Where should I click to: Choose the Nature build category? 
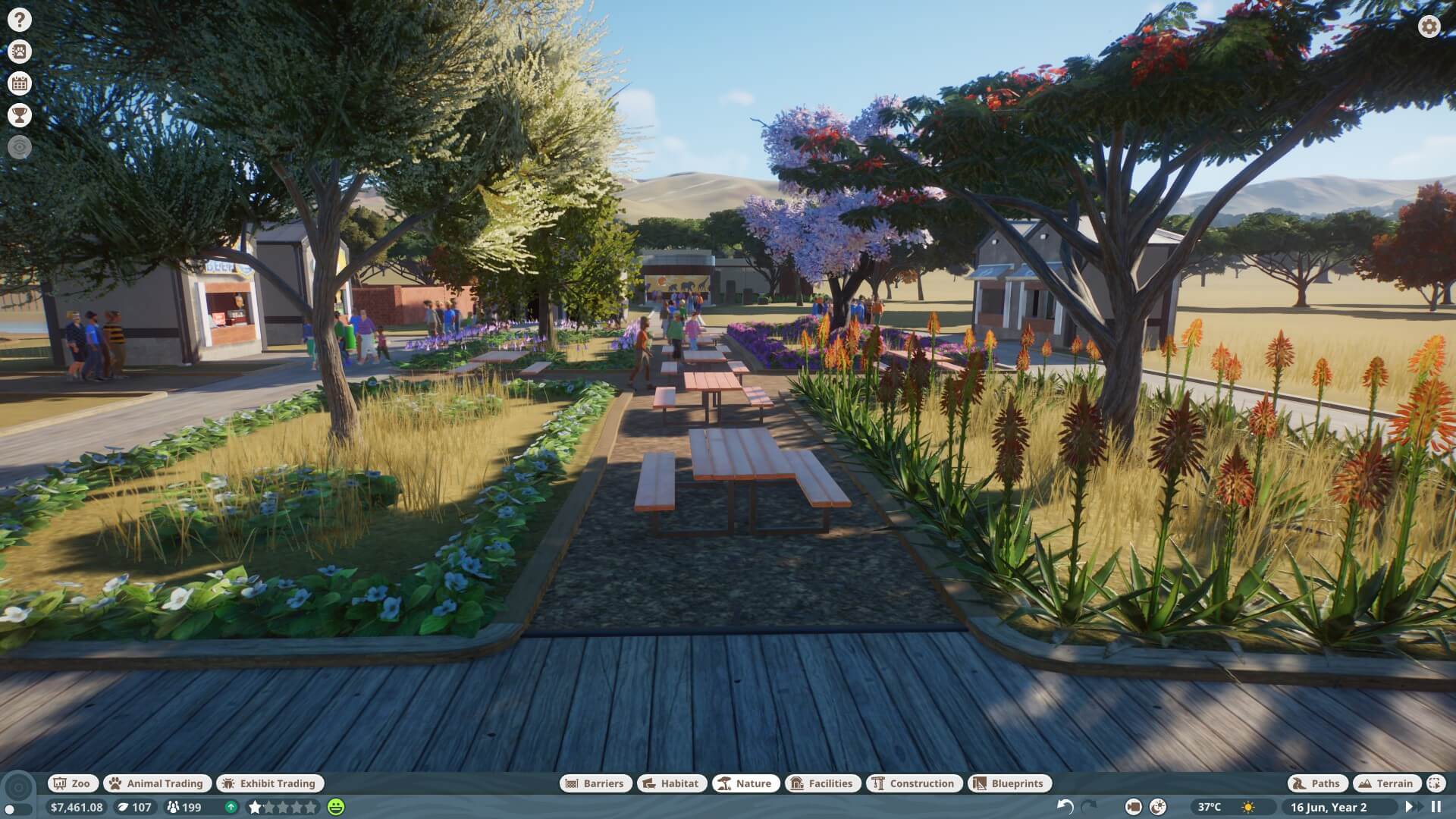745,783
